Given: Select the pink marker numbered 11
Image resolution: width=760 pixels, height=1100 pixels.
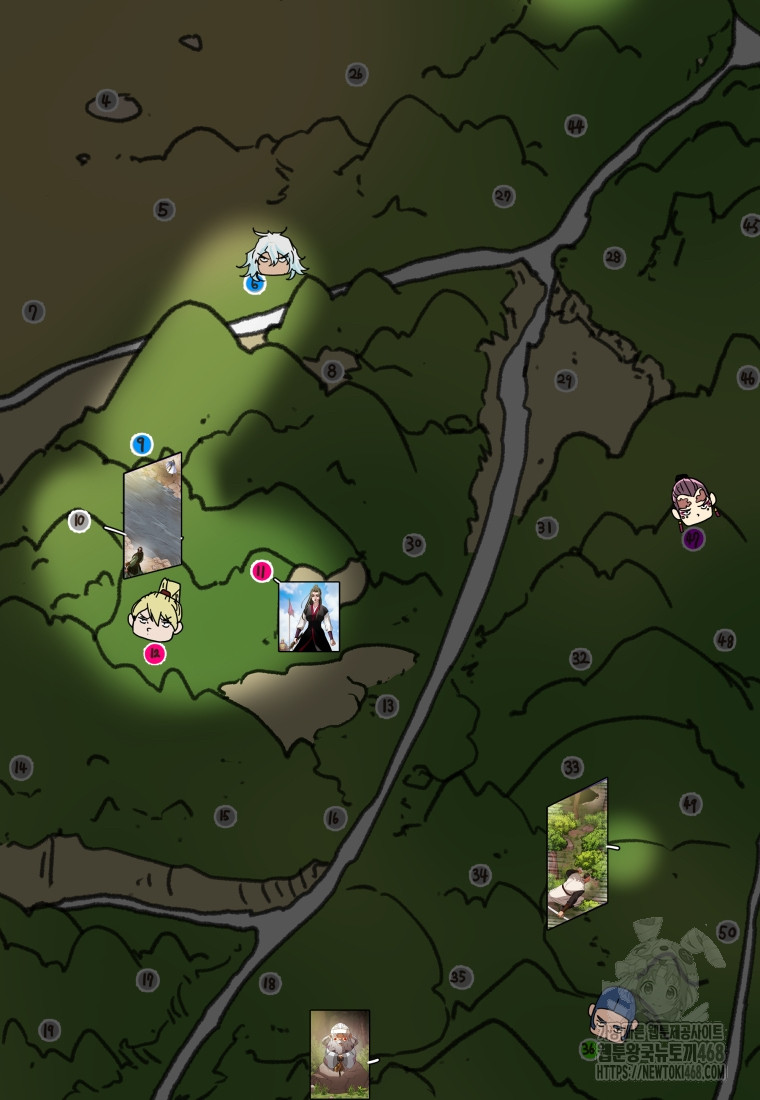Looking at the screenshot, I should click(262, 572).
